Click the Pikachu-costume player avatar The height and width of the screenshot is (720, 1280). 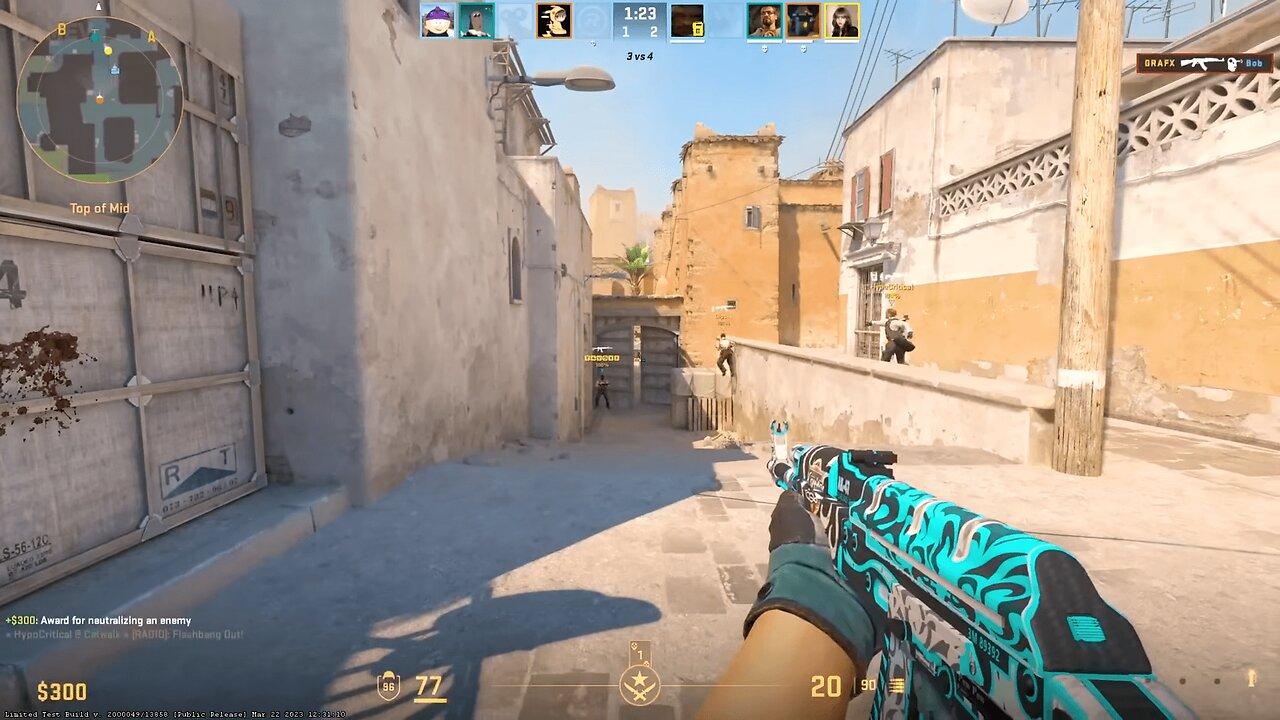click(x=552, y=19)
